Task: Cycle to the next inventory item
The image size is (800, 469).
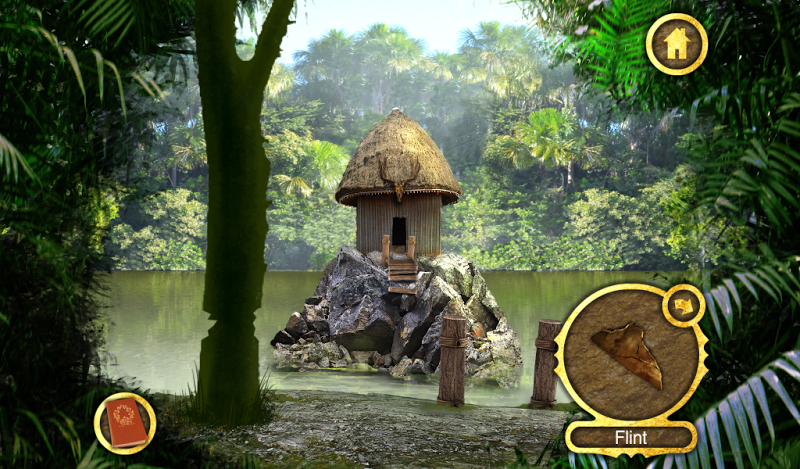Action: [x=684, y=304]
